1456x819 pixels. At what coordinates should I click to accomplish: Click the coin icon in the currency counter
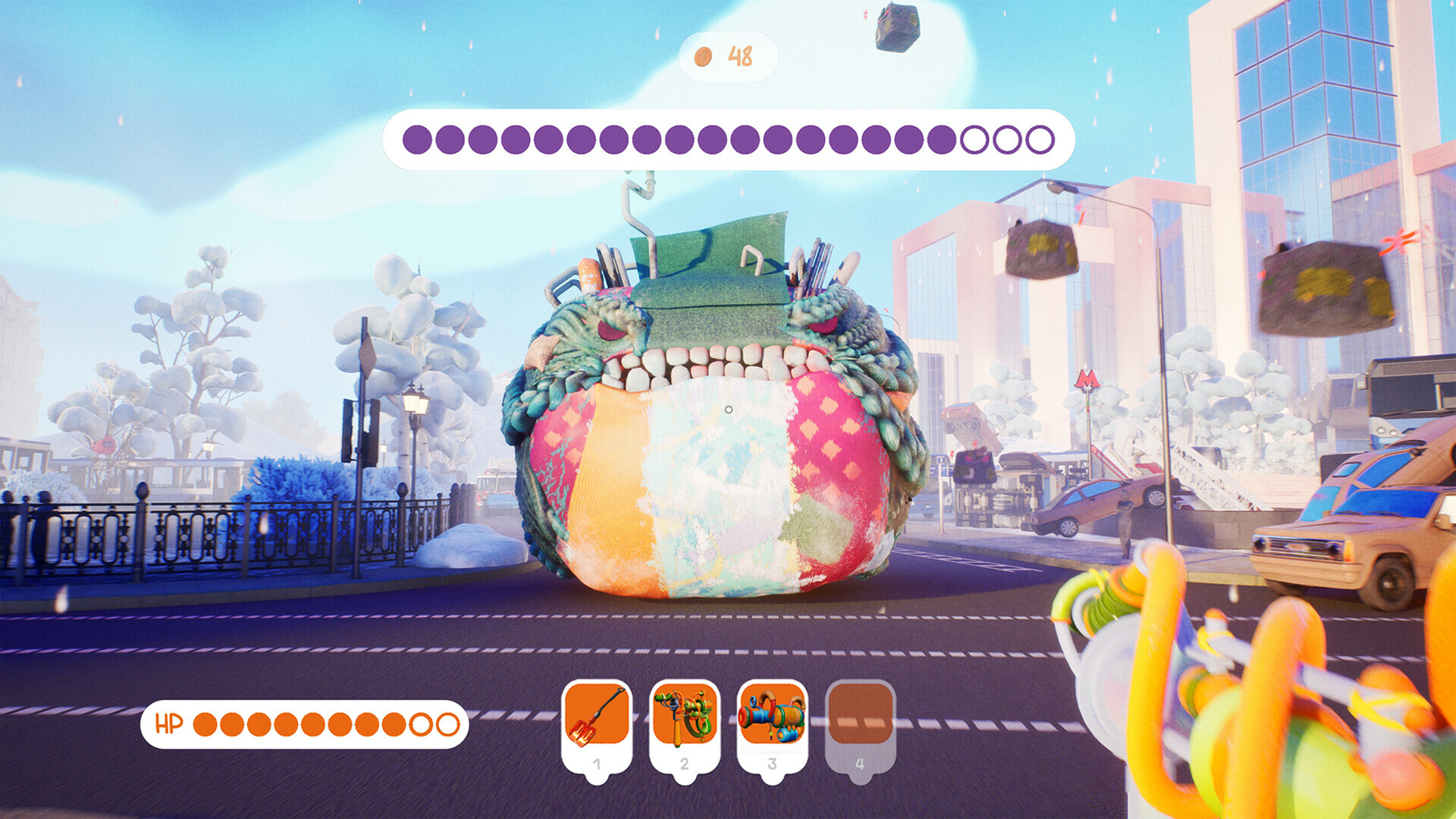703,55
